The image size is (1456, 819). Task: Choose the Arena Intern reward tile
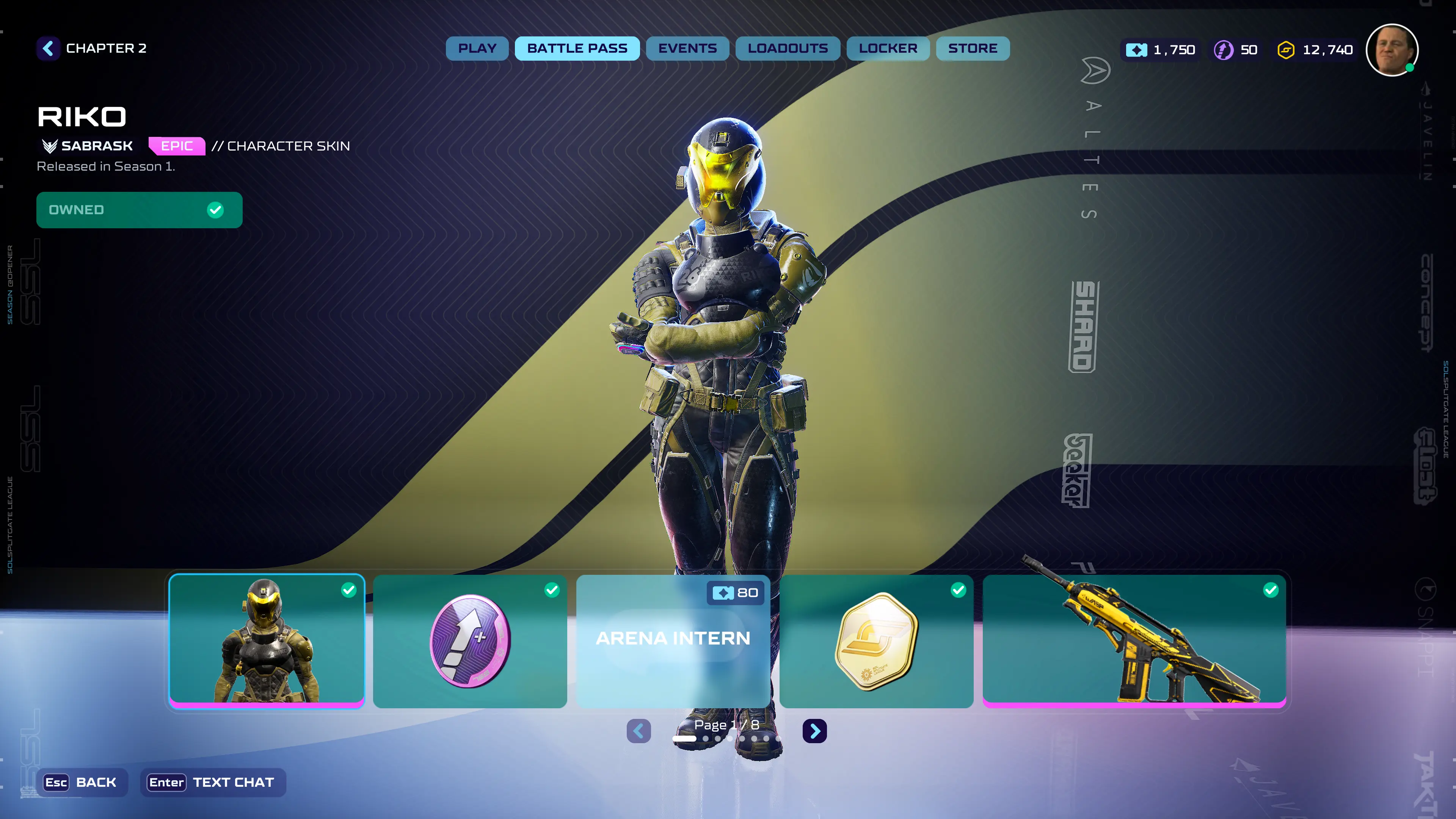(673, 640)
